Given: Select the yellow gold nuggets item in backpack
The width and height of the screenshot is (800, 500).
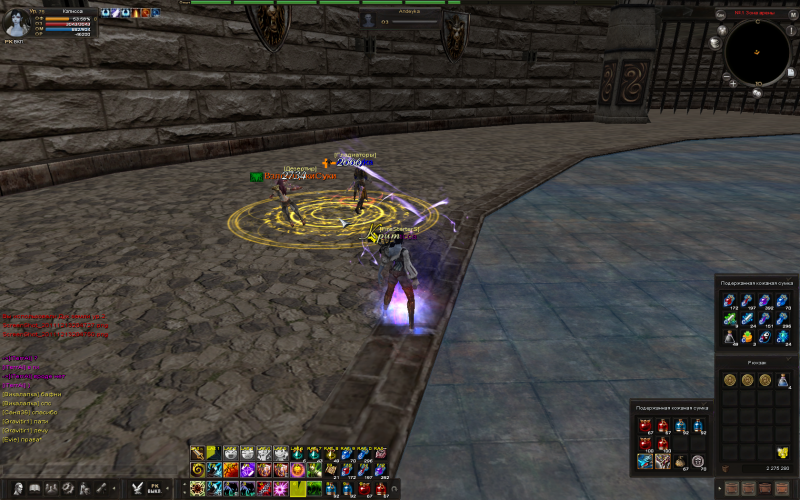Looking at the screenshot, I should 781,452.
